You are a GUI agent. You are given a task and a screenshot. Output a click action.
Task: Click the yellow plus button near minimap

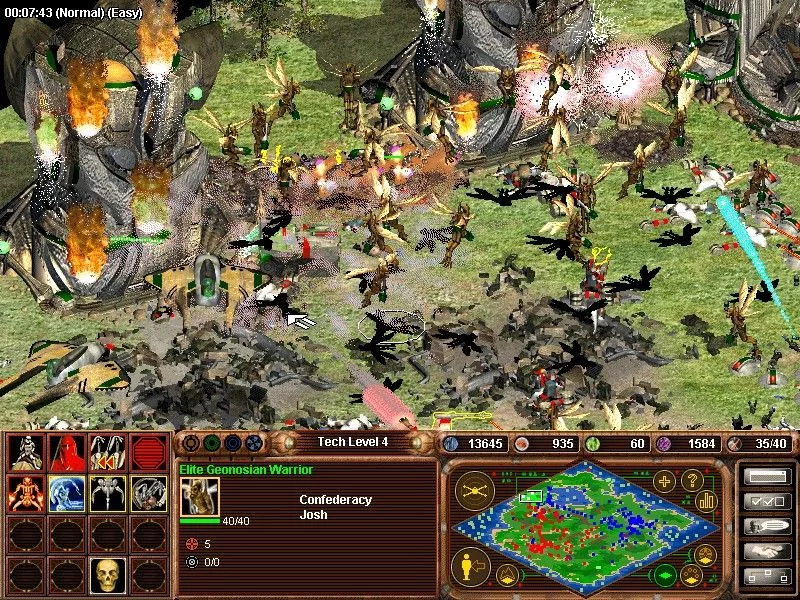[x=664, y=481]
